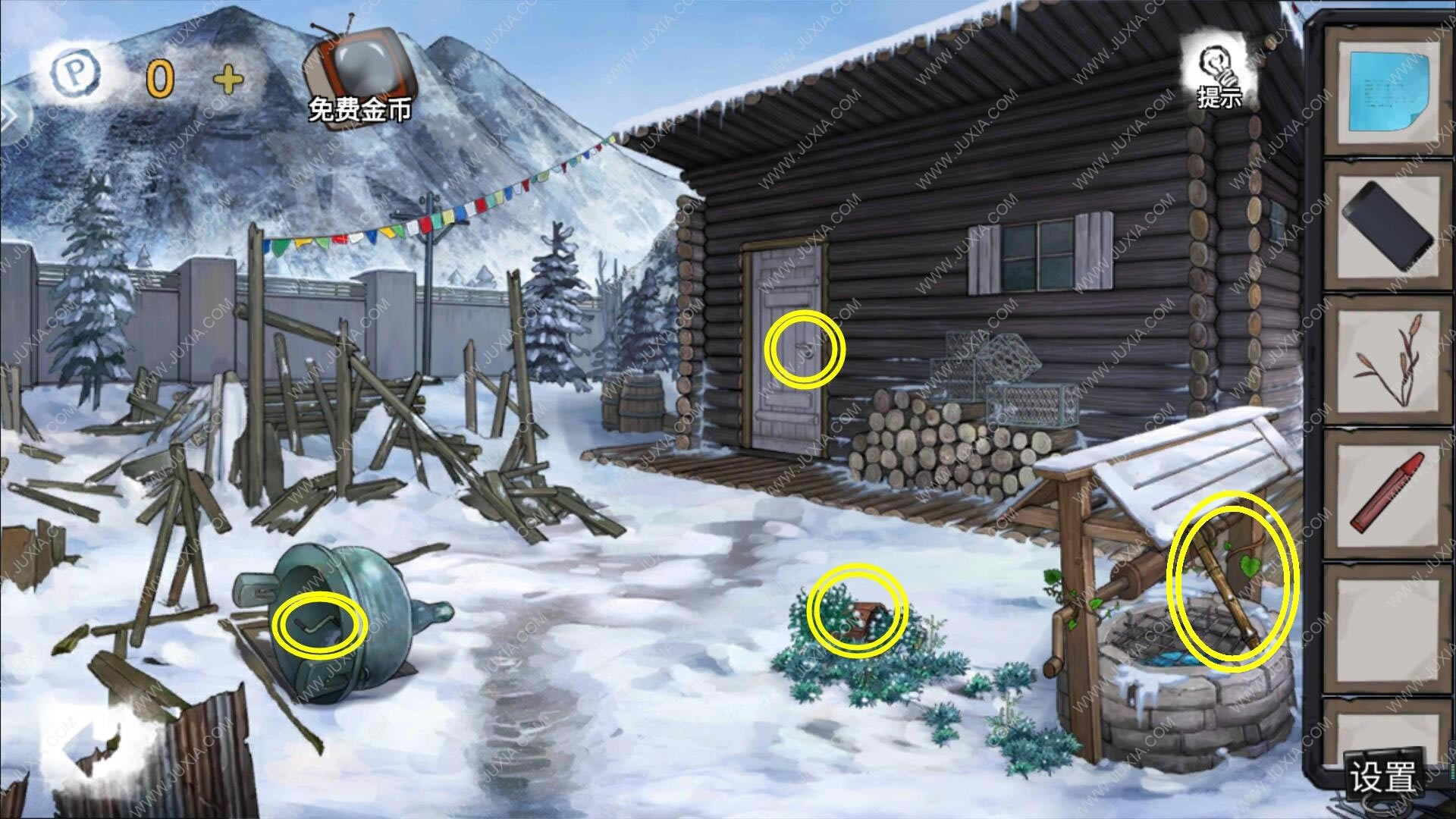Select the blue note inventory slot

pyautogui.click(x=1385, y=91)
